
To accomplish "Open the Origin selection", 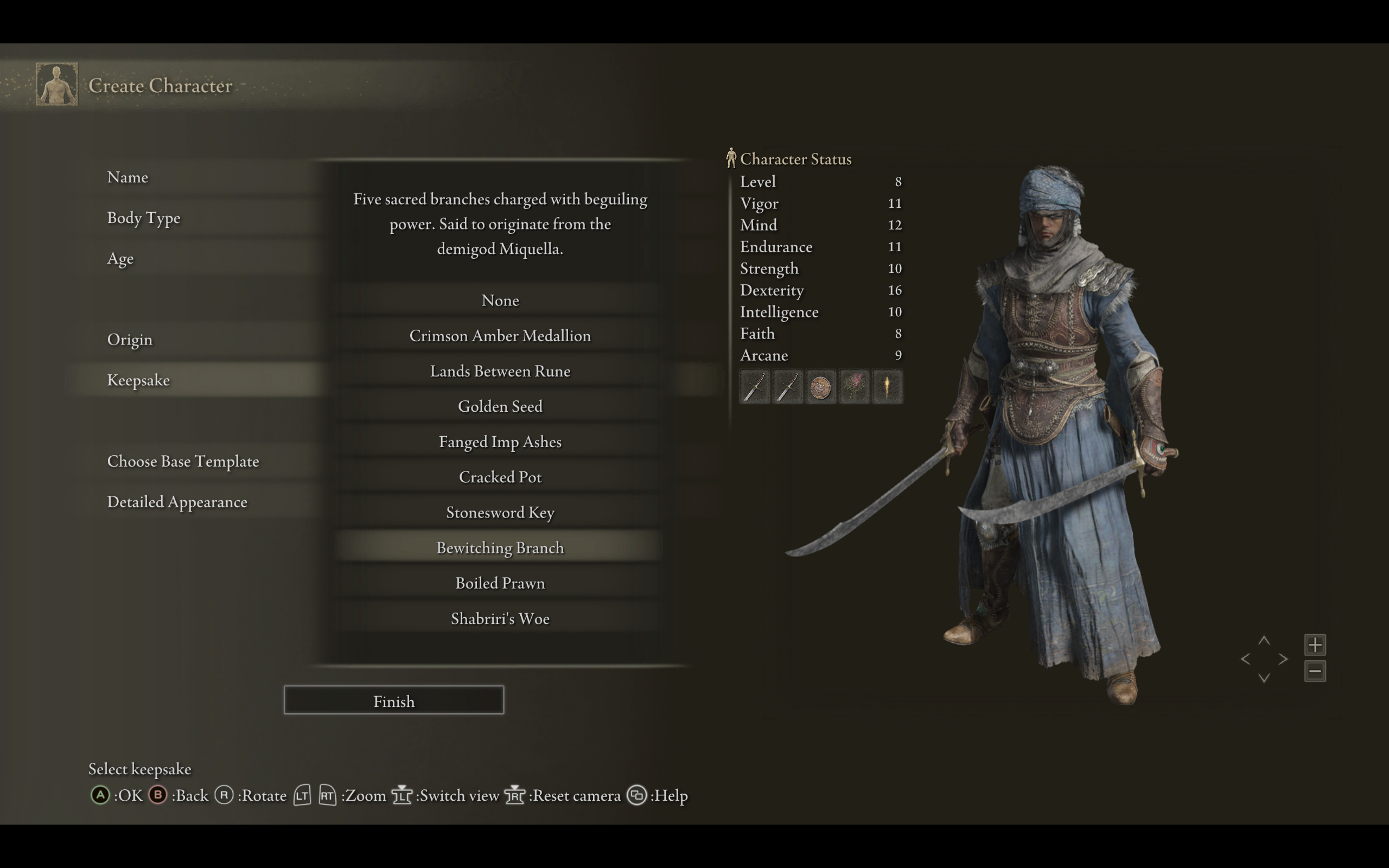I will (130, 340).
